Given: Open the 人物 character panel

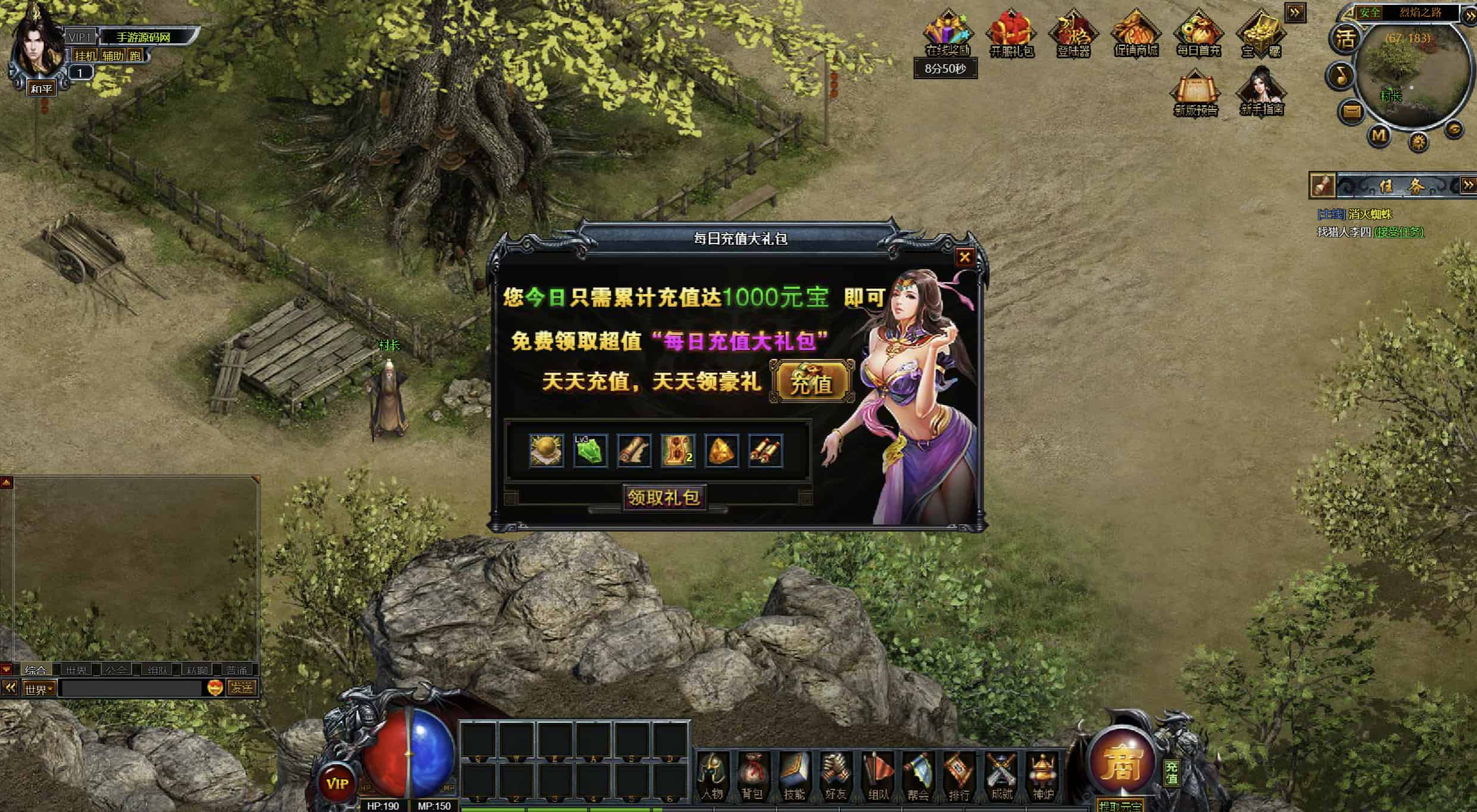Looking at the screenshot, I should click(712, 776).
